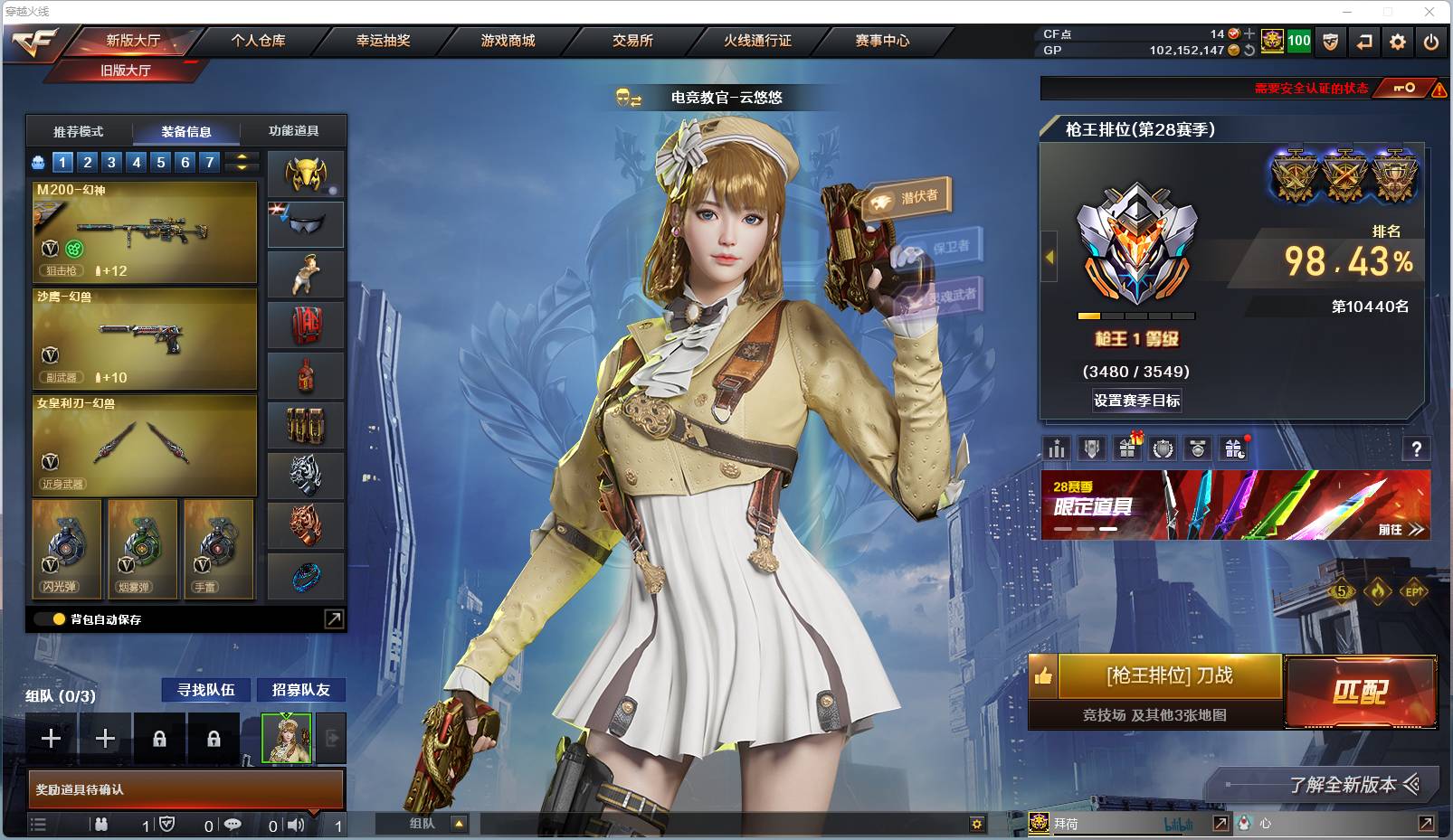Click the golden bull emblem equipment slot
The image size is (1453, 840).
305,173
